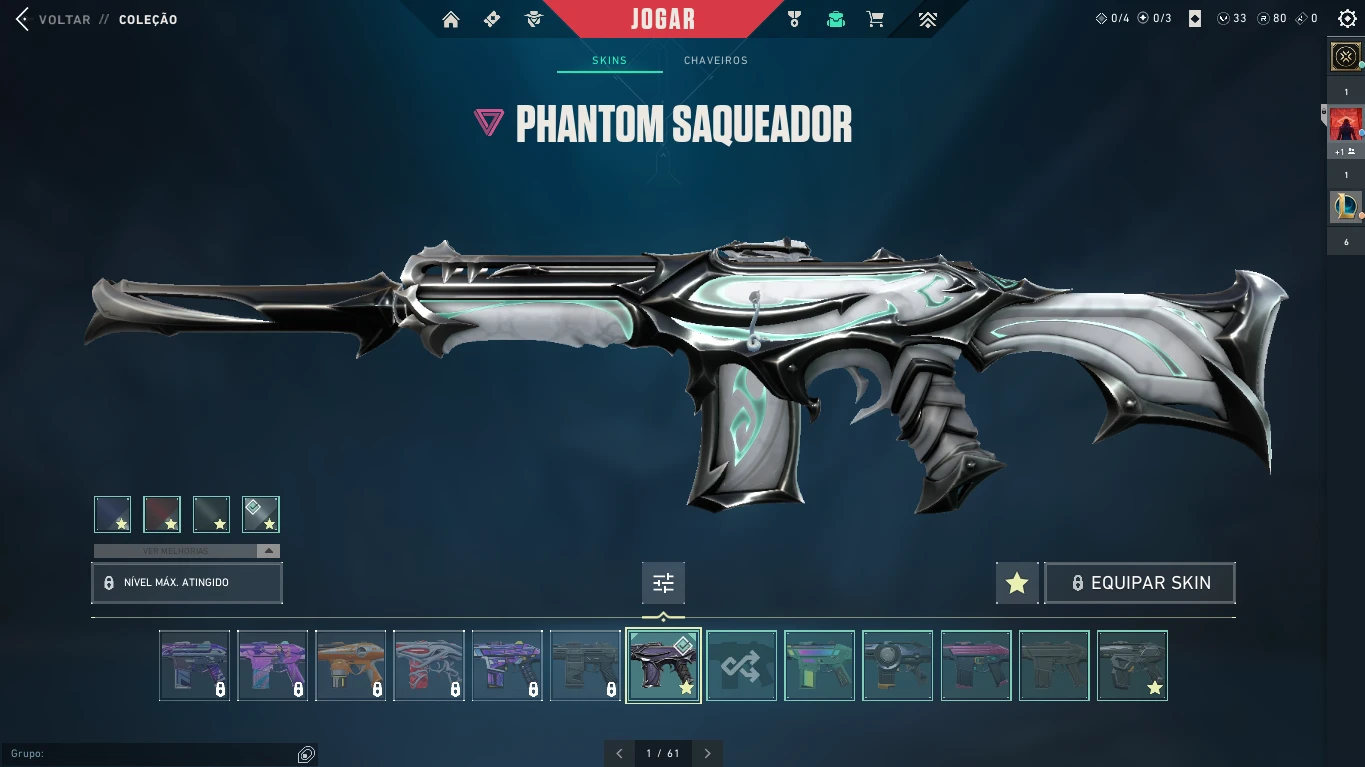This screenshot has width=1365, height=767.
Task: Pick the dark blue variant swatch
Action: 113,514
